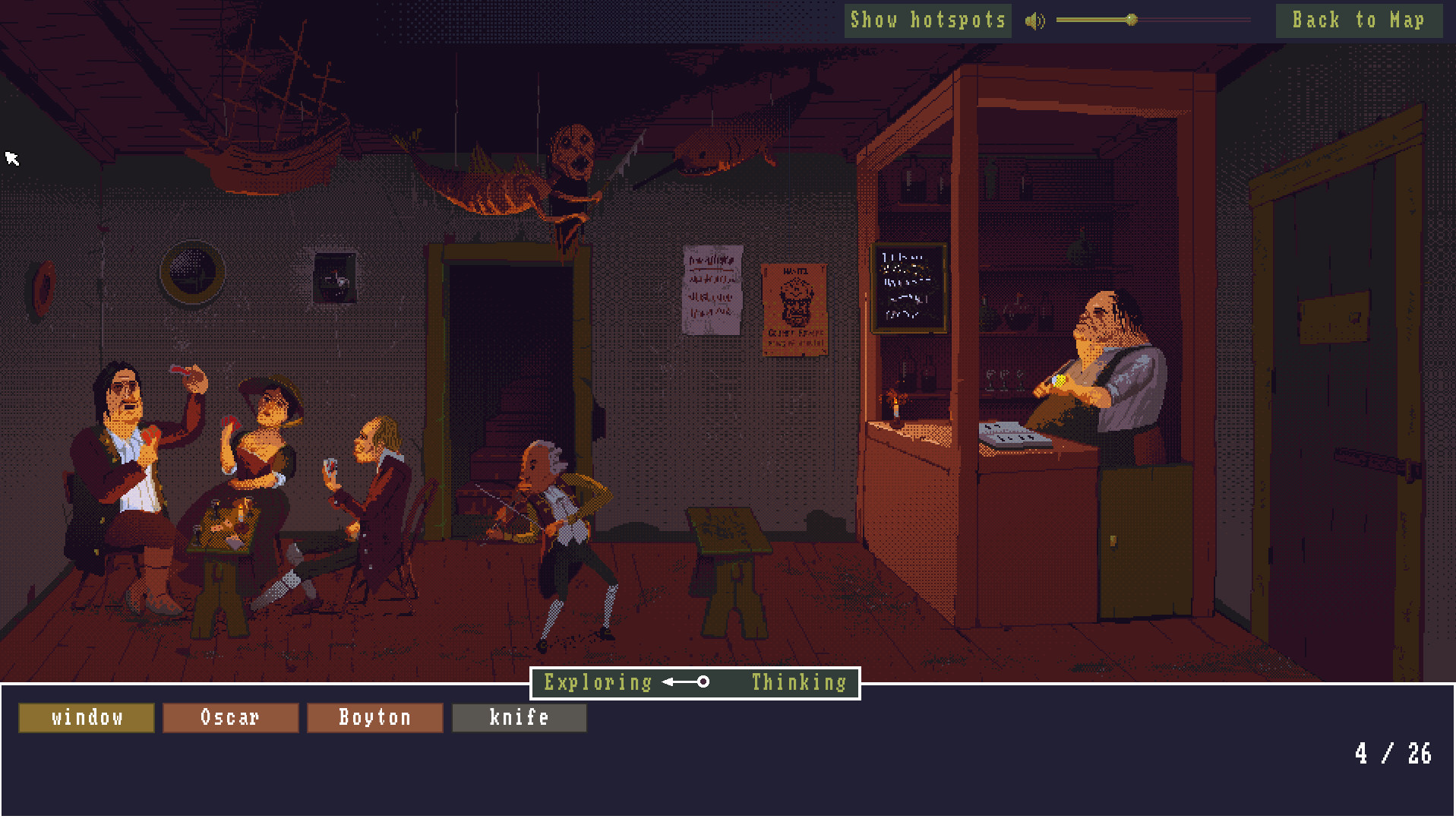Click the chalkboard menu behind the counter
1456x819 pixels.
pos(908,287)
